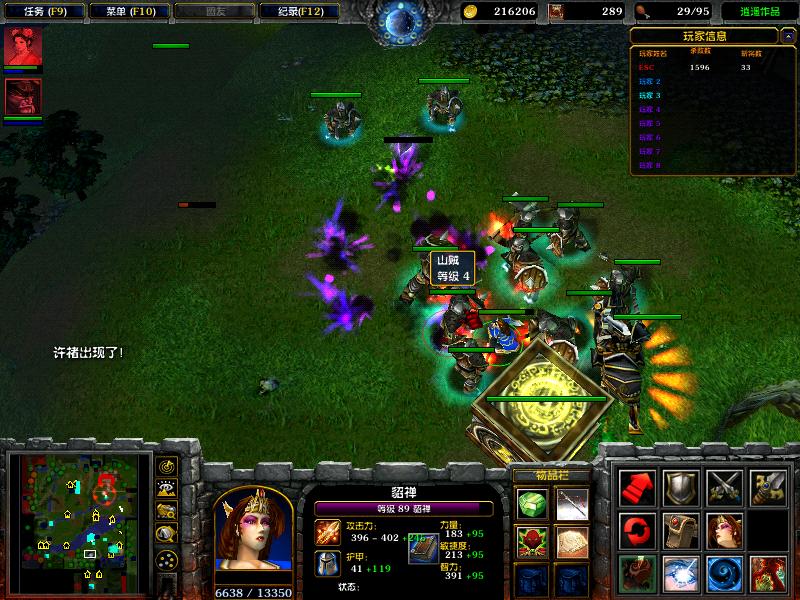Select the red female hero portrait icon
The width and height of the screenshot is (800, 600).
click(x=22, y=47)
